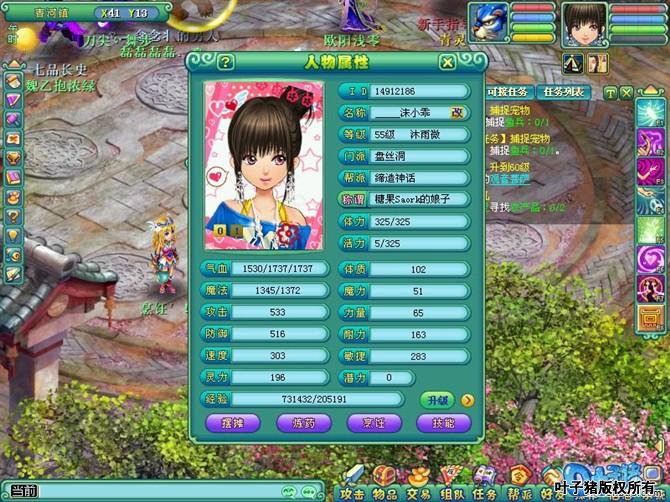This screenshot has height=502, width=670.
Task: Open the 炼药 alchemy function
Action: click(x=302, y=423)
